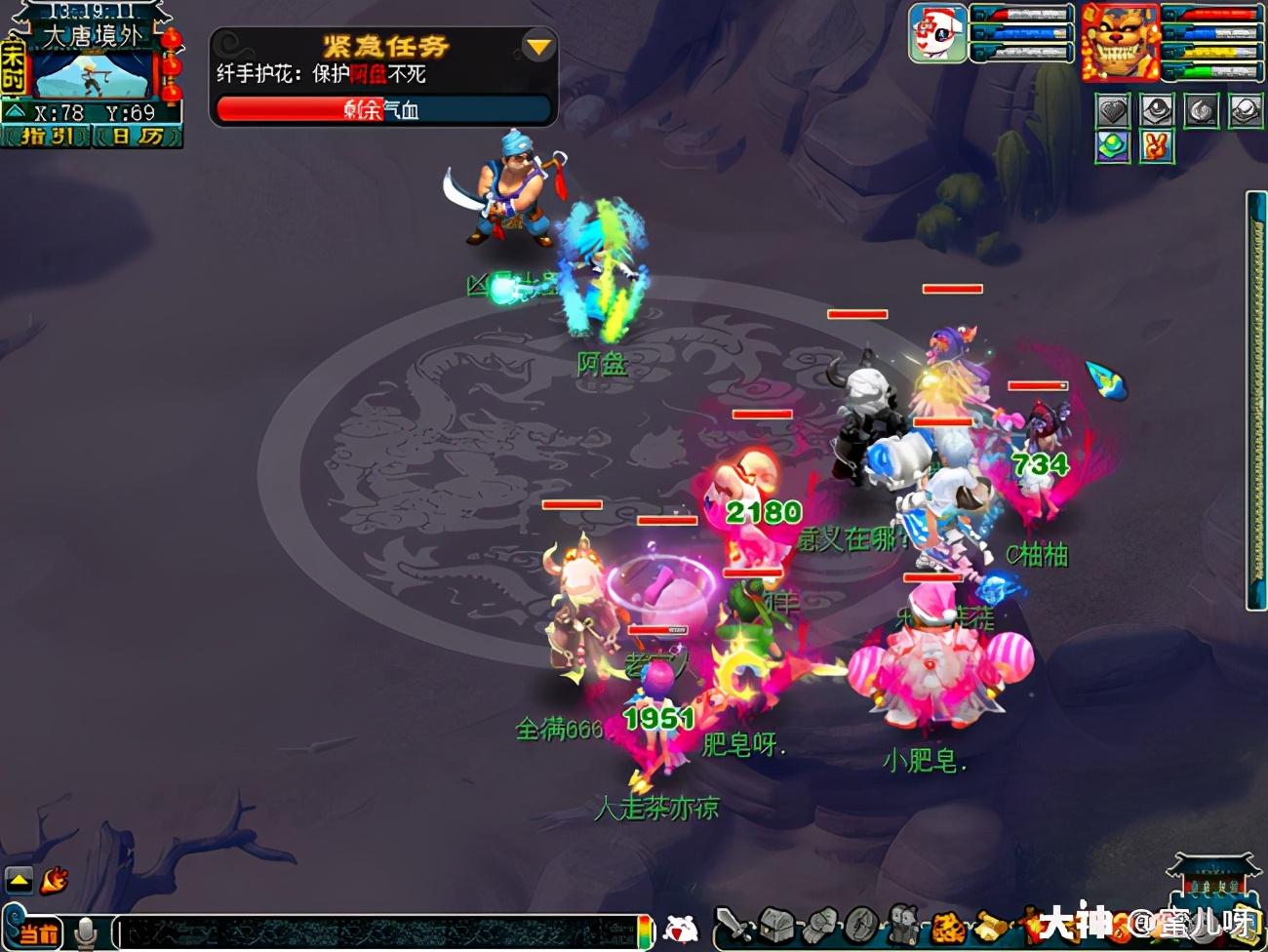Open the yellow scroll quest icon
The width and height of the screenshot is (1268, 952).
(x=990, y=926)
